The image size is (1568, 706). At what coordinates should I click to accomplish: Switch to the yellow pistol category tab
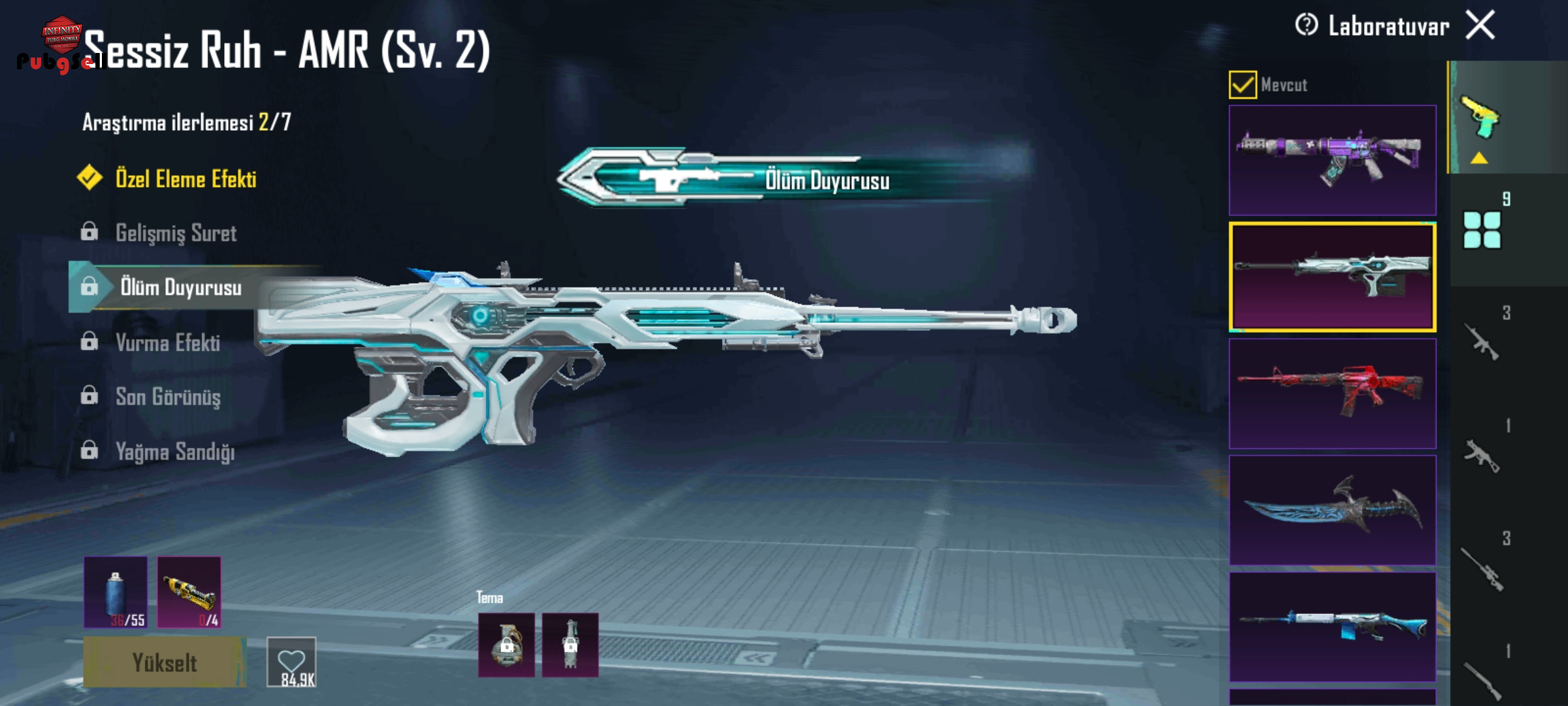(x=1480, y=118)
